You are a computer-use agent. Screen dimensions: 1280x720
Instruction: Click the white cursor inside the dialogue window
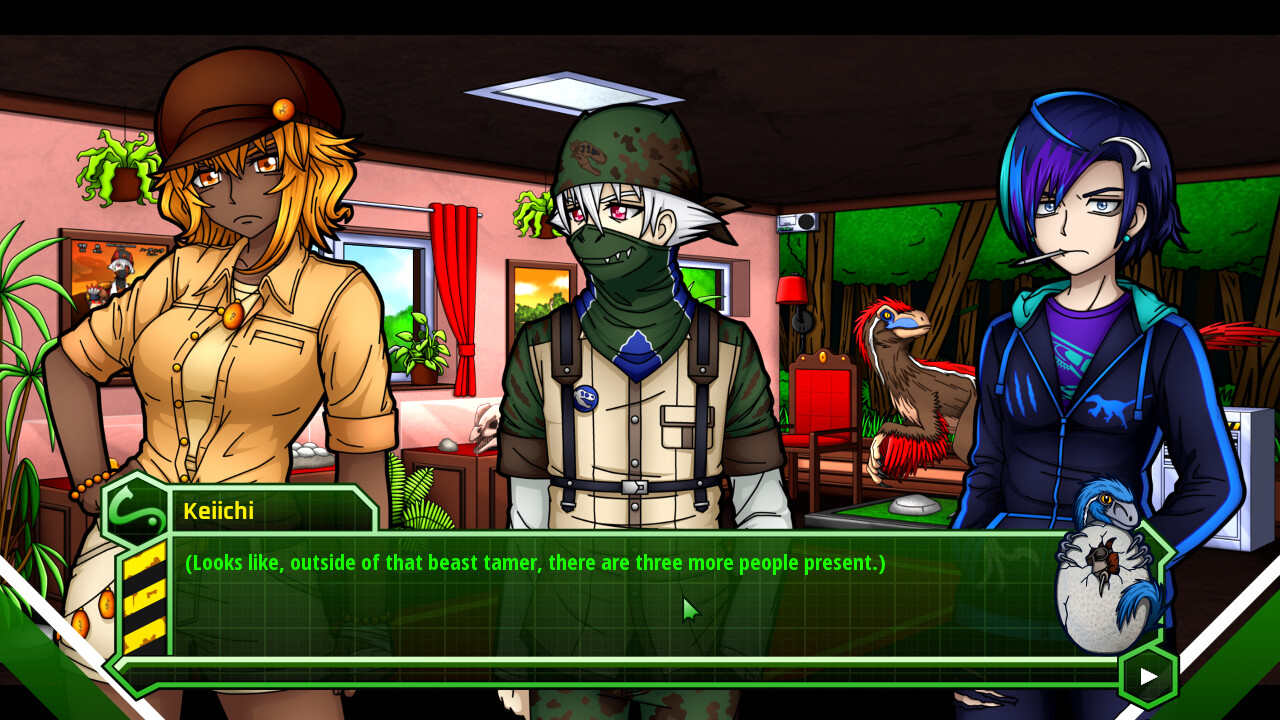point(688,609)
